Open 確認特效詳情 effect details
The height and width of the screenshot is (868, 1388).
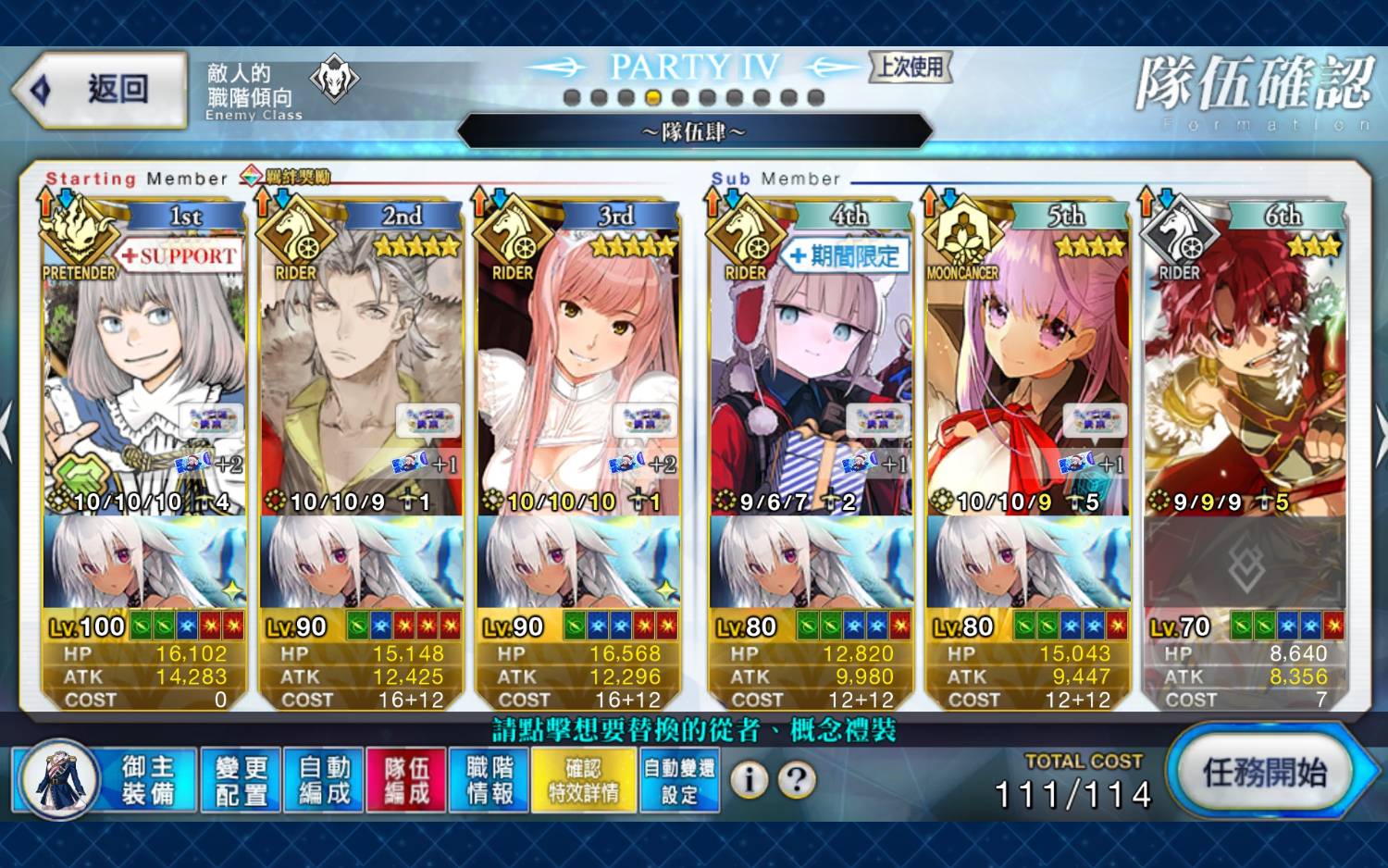point(584,780)
